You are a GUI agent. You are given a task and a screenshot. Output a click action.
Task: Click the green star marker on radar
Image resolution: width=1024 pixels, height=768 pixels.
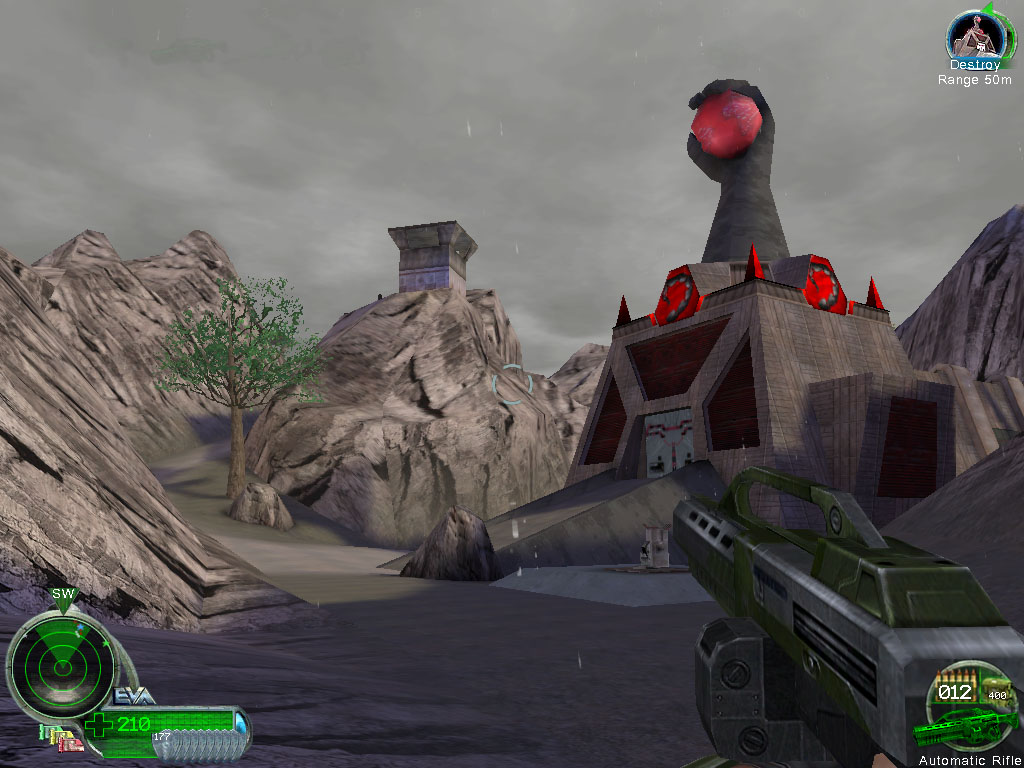(x=105, y=643)
